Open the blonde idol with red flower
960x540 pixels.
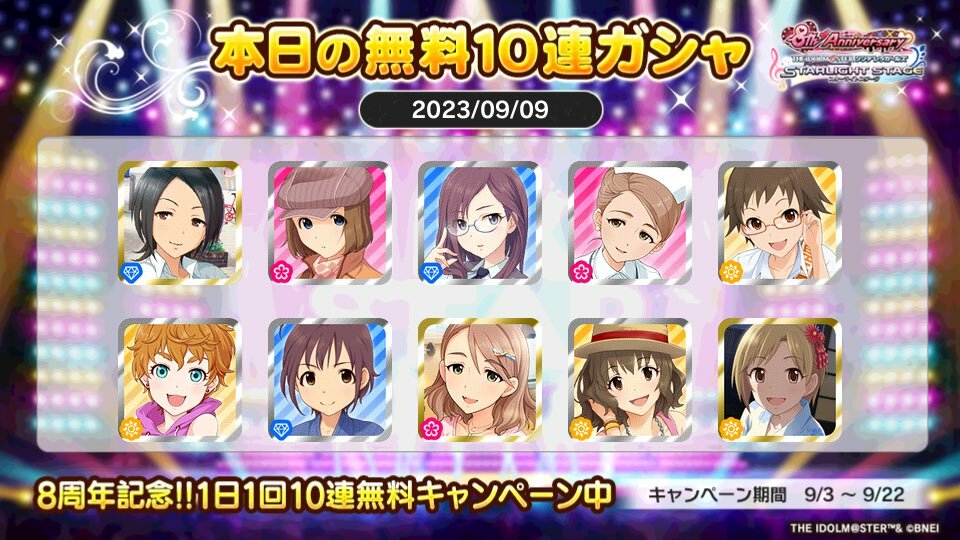[779, 380]
